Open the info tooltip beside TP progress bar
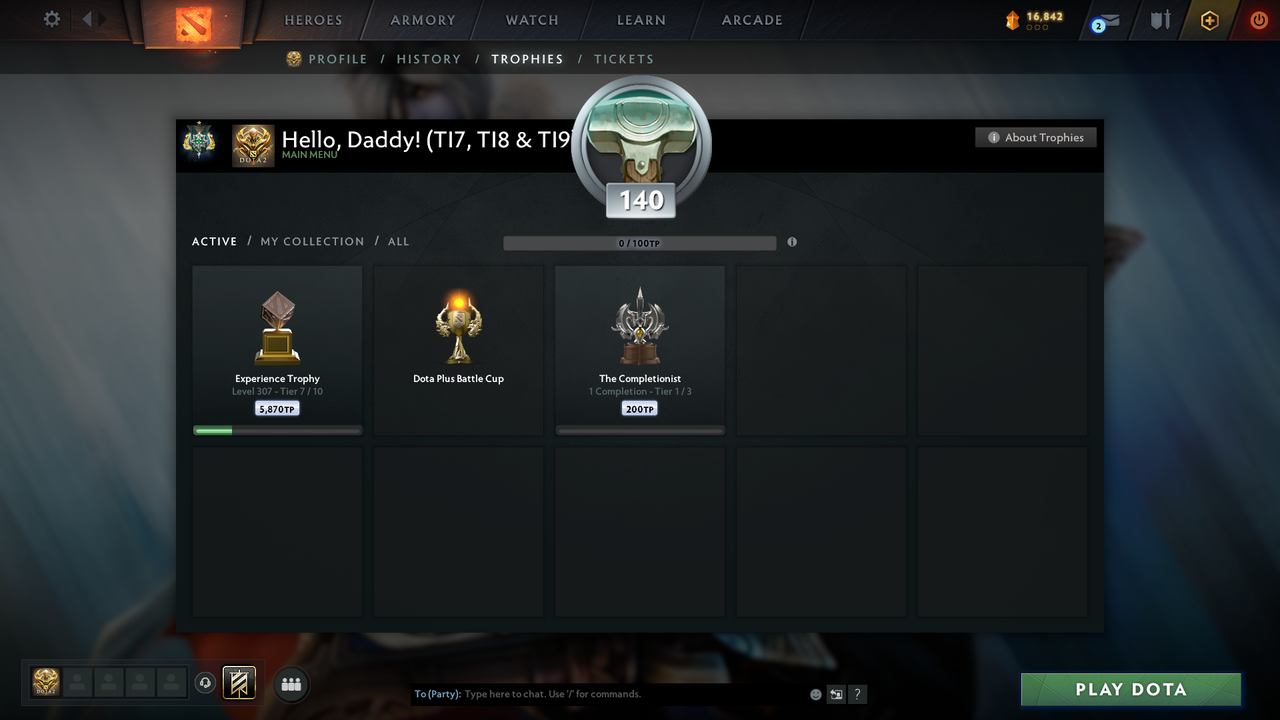This screenshot has width=1280, height=720. point(792,242)
